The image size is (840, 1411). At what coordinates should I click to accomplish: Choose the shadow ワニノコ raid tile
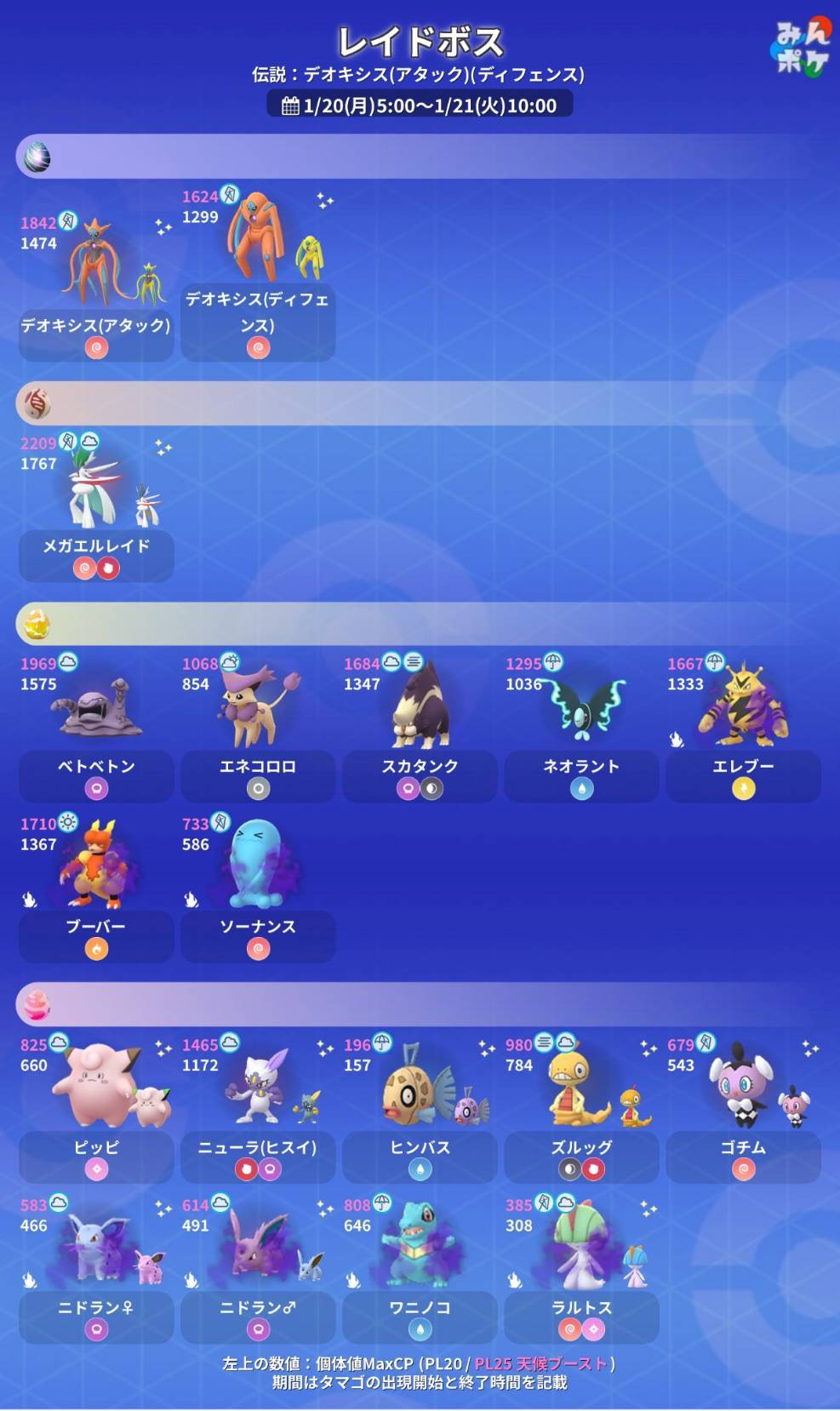420,1269
